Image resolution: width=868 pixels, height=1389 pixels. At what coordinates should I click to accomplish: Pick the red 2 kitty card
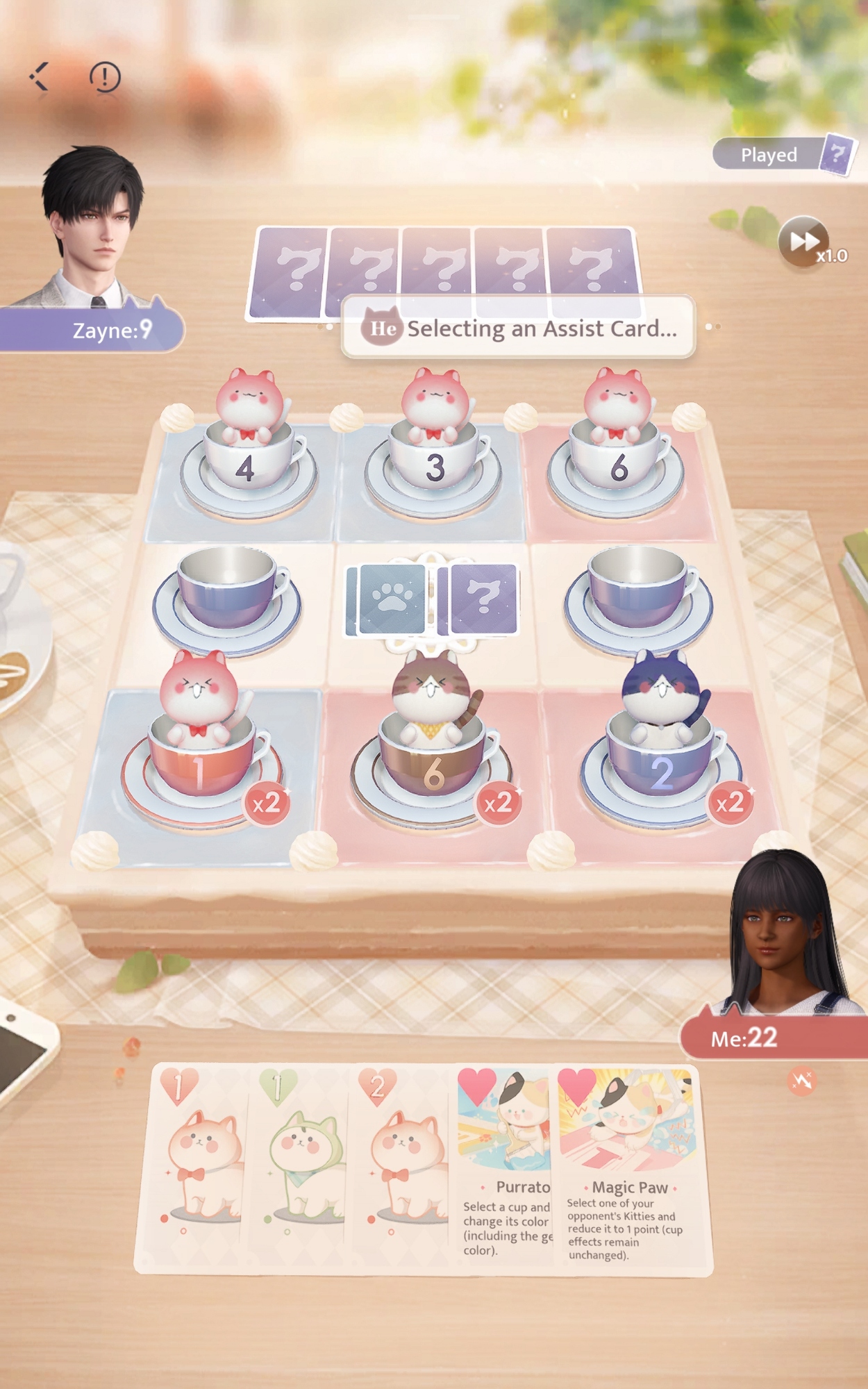[403, 1167]
